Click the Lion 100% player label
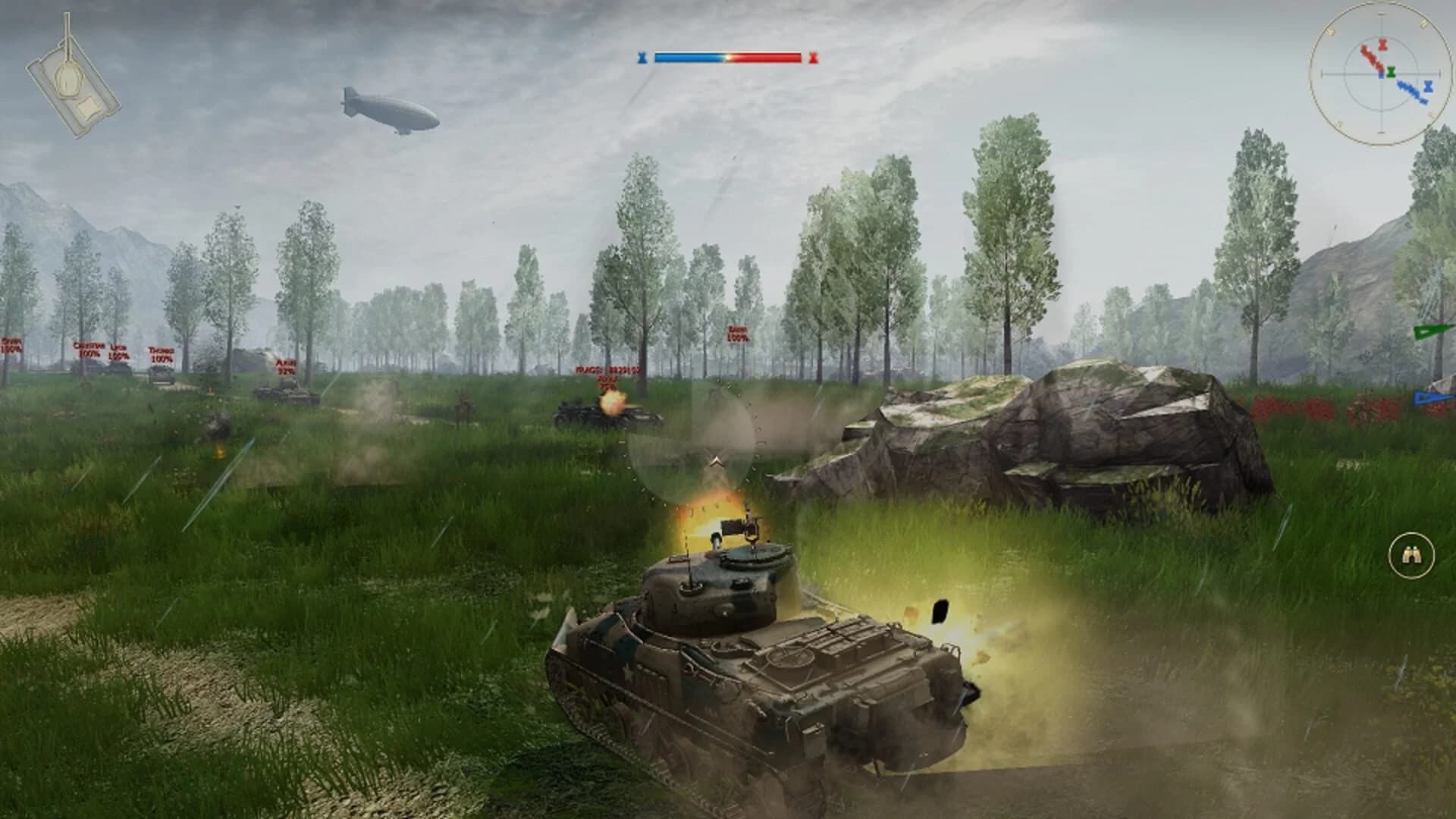 click(x=118, y=352)
